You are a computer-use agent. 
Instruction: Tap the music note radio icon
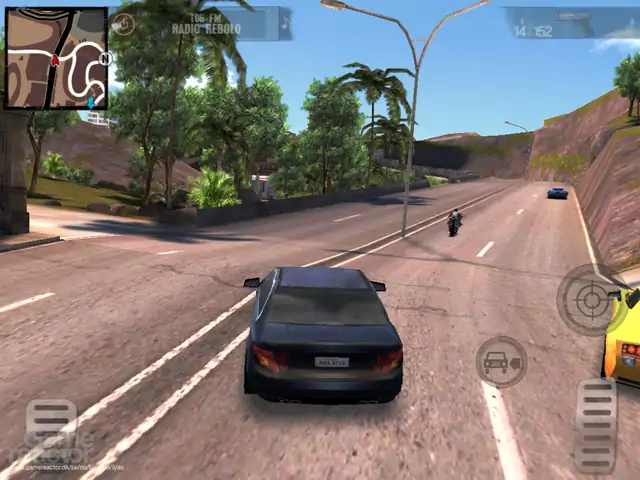(284, 22)
